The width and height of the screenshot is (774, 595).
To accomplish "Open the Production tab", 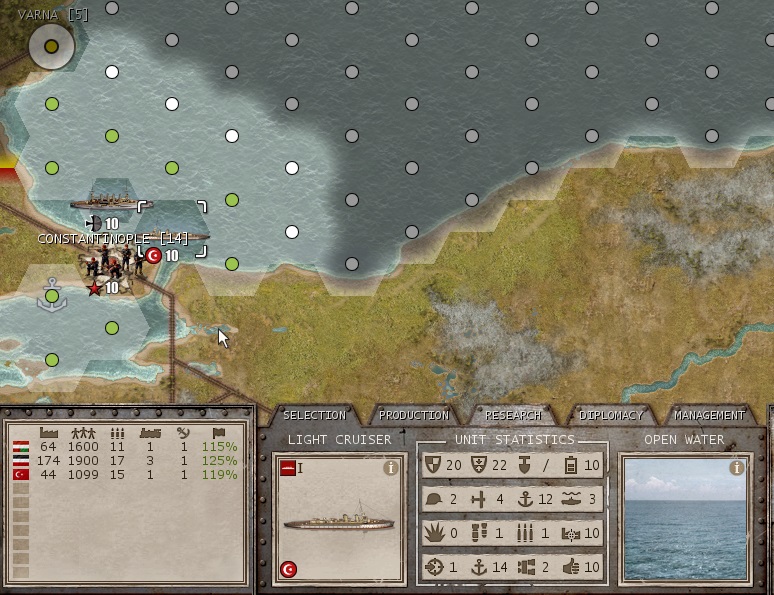I will [x=414, y=415].
